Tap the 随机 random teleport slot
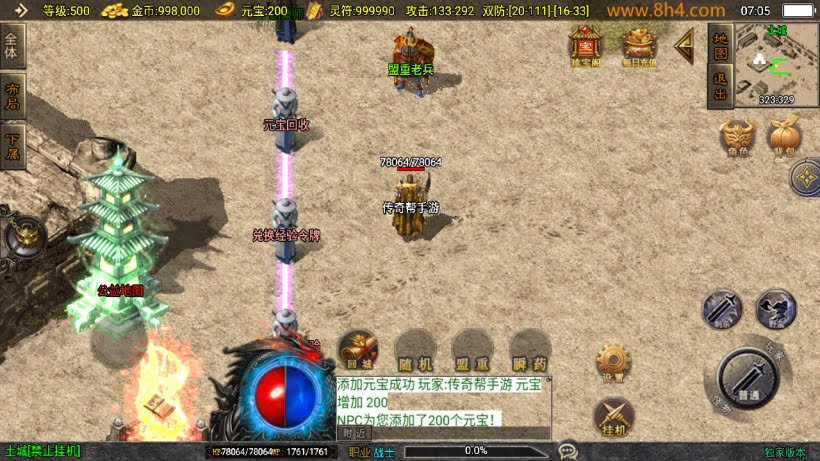This screenshot has width=820, height=461. 415,351
